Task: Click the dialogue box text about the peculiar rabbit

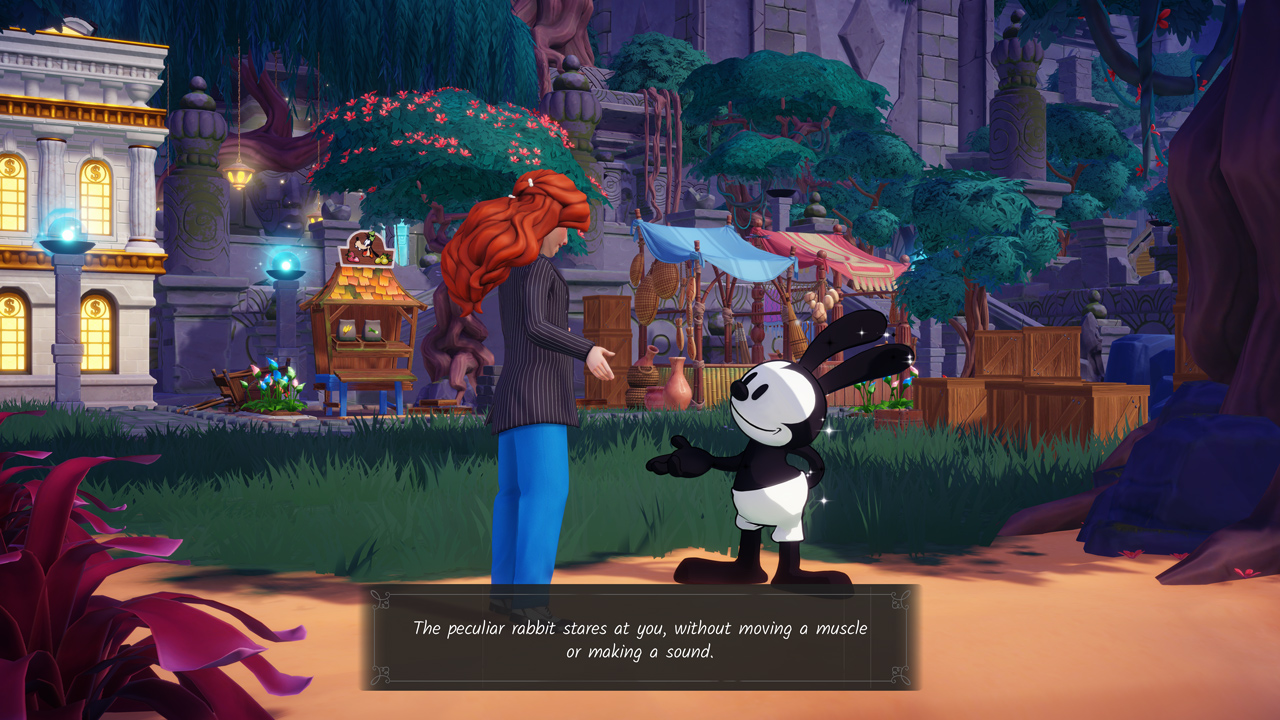Action: (642, 636)
